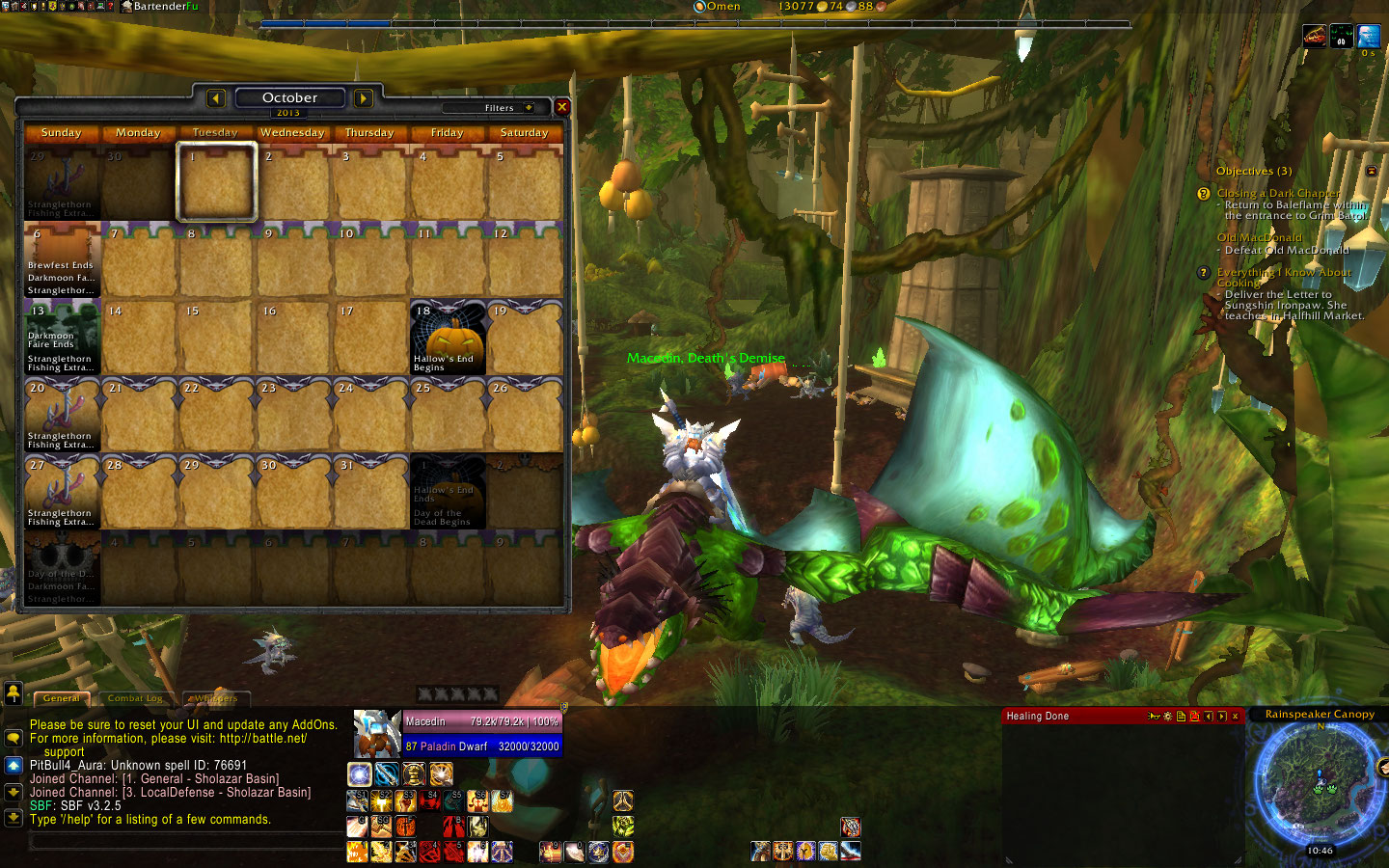Switch to the Combat Log chat tab
1389x868 pixels.
click(x=135, y=698)
